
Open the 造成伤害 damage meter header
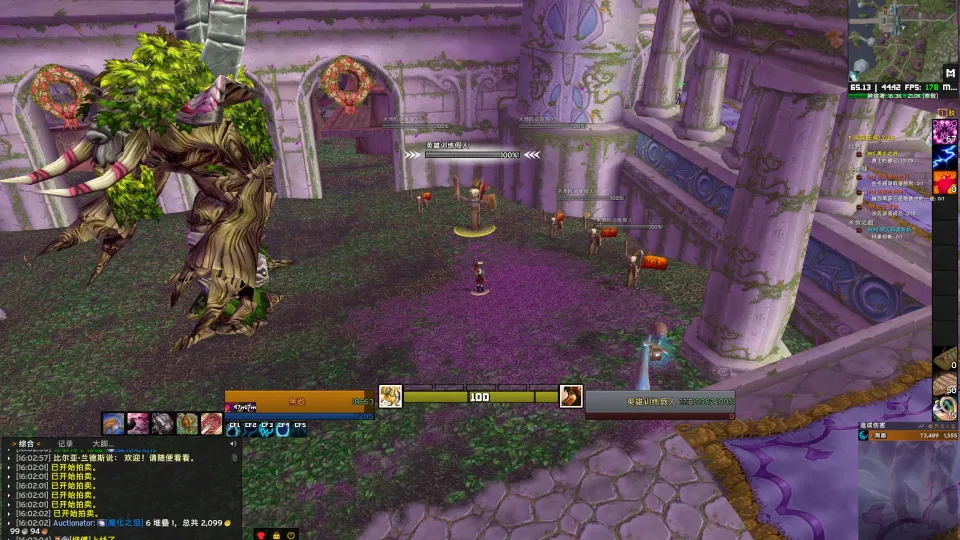pos(874,426)
